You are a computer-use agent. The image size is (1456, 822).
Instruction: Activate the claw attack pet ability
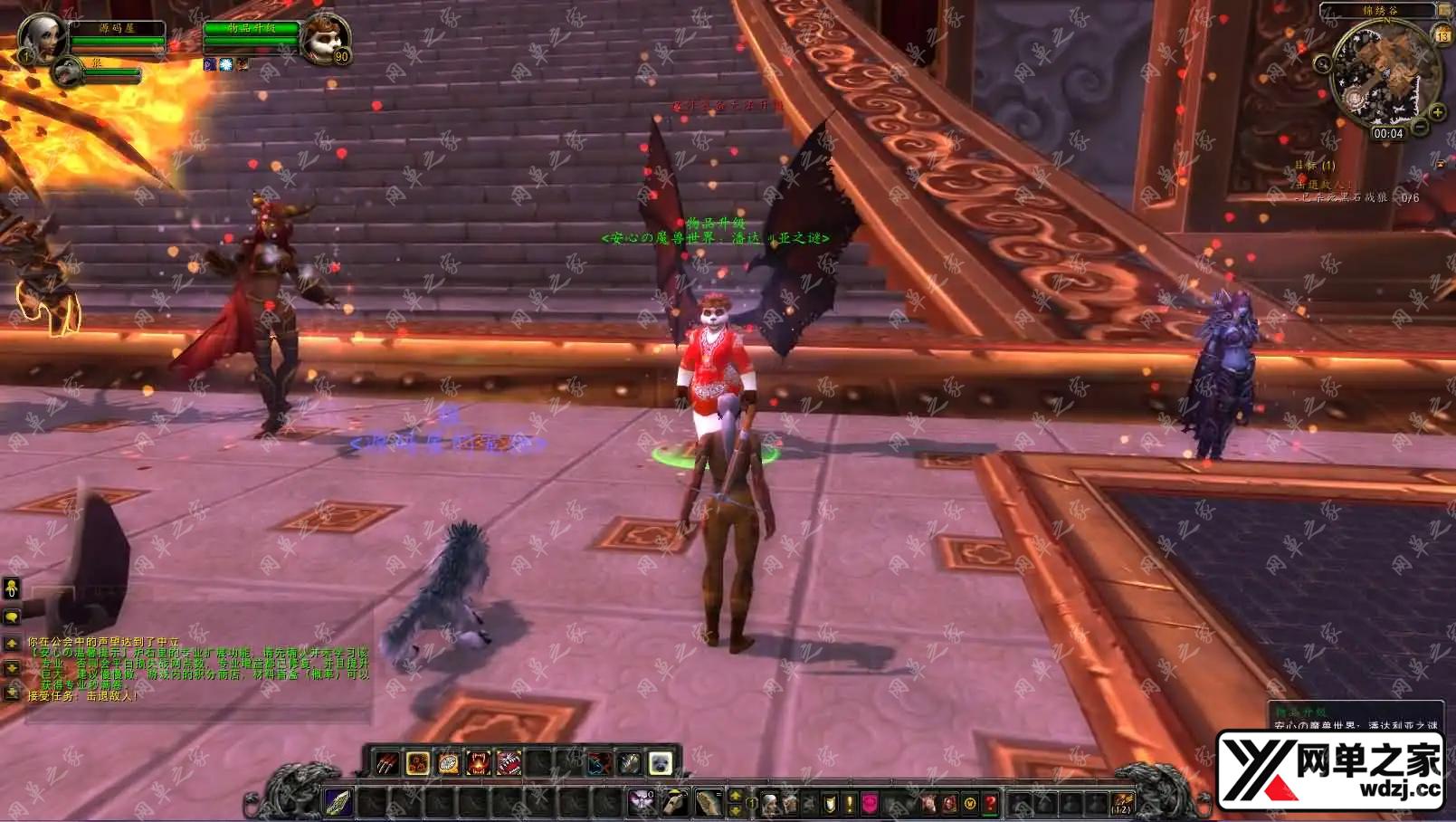(387, 764)
